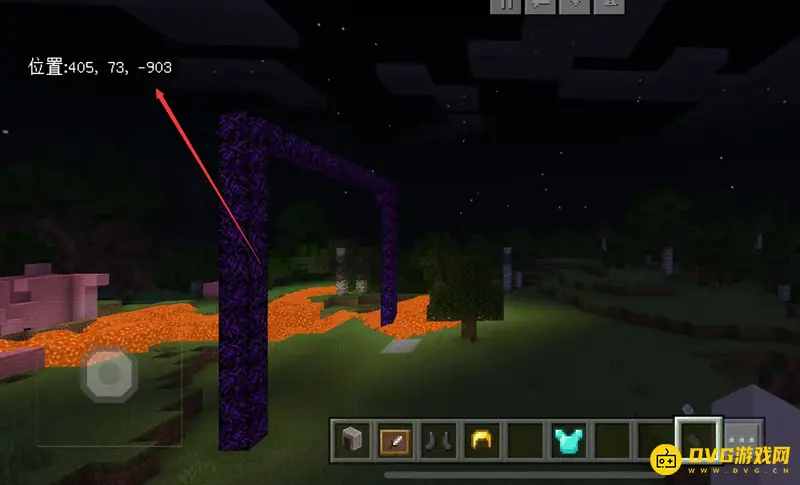Open inventory with the three-dot button

pyautogui.click(x=741, y=439)
